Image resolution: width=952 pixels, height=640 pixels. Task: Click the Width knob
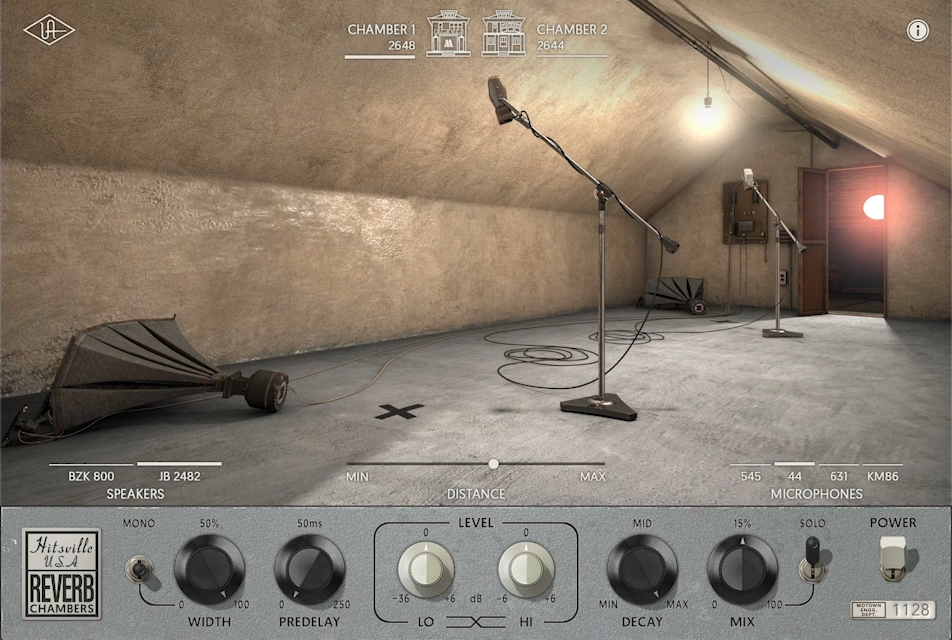[x=210, y=570]
